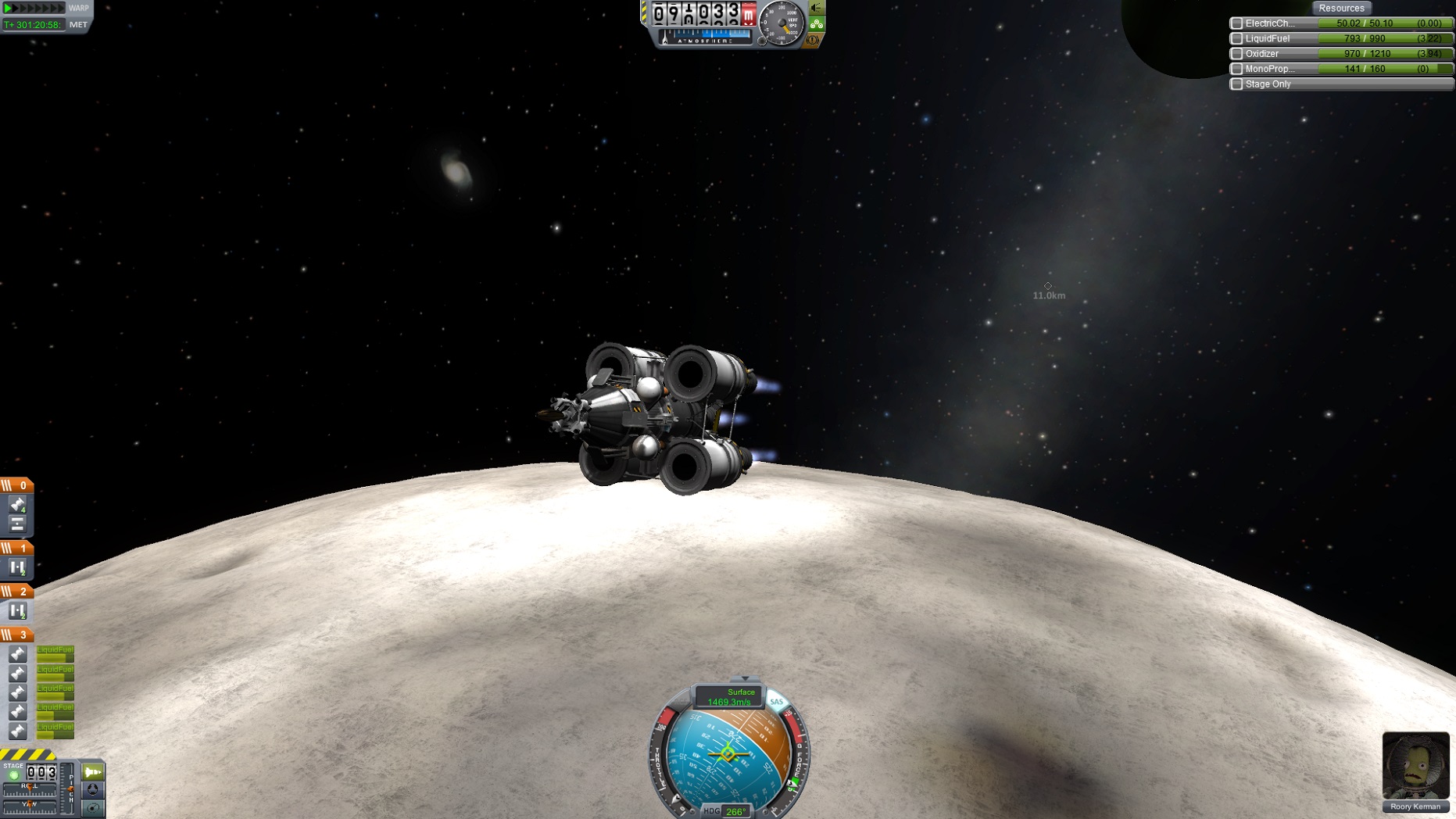Select Roory Kerman's crew portrait
This screenshot has height=819, width=1456.
click(1415, 765)
